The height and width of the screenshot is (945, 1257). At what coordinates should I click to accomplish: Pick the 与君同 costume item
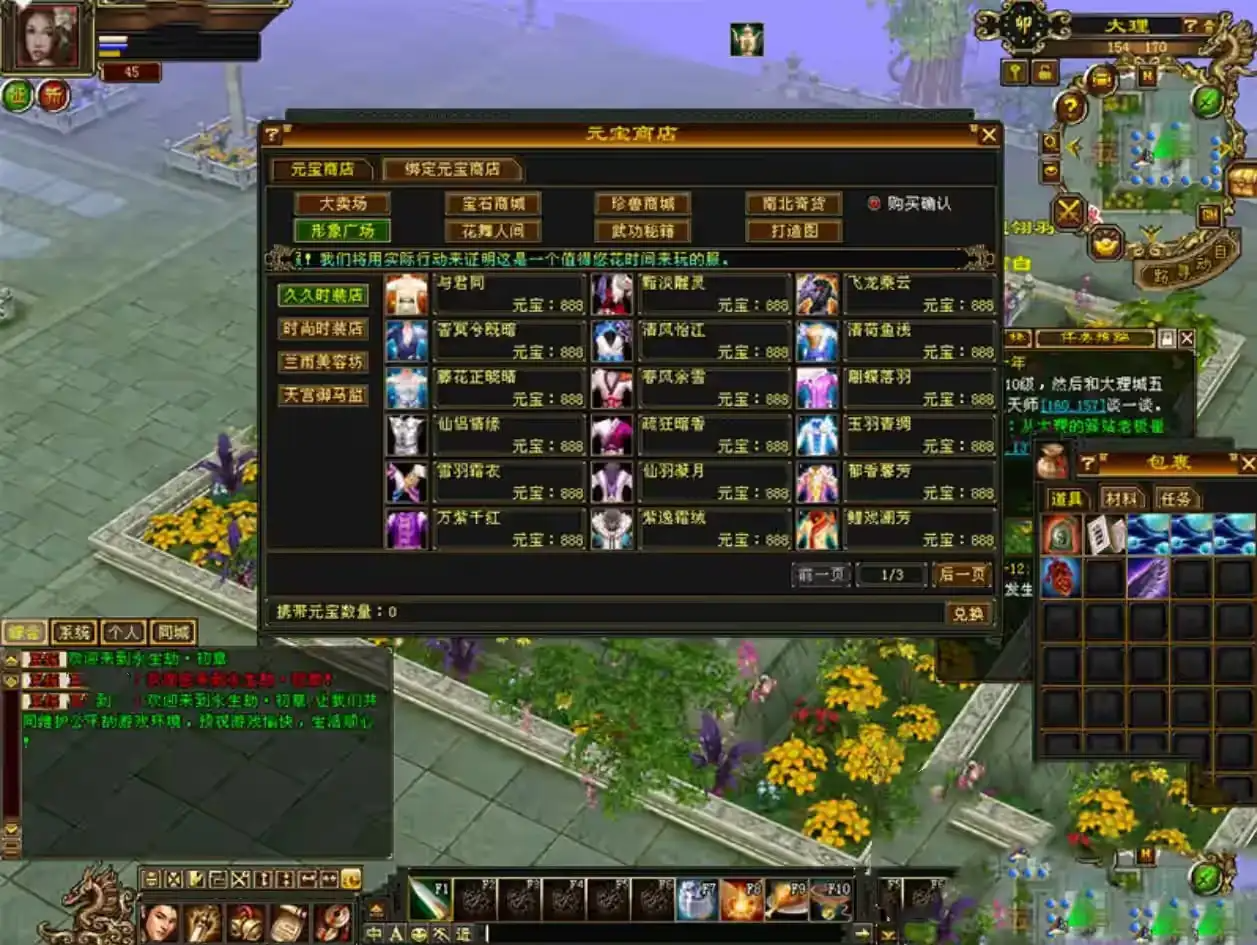[408, 294]
